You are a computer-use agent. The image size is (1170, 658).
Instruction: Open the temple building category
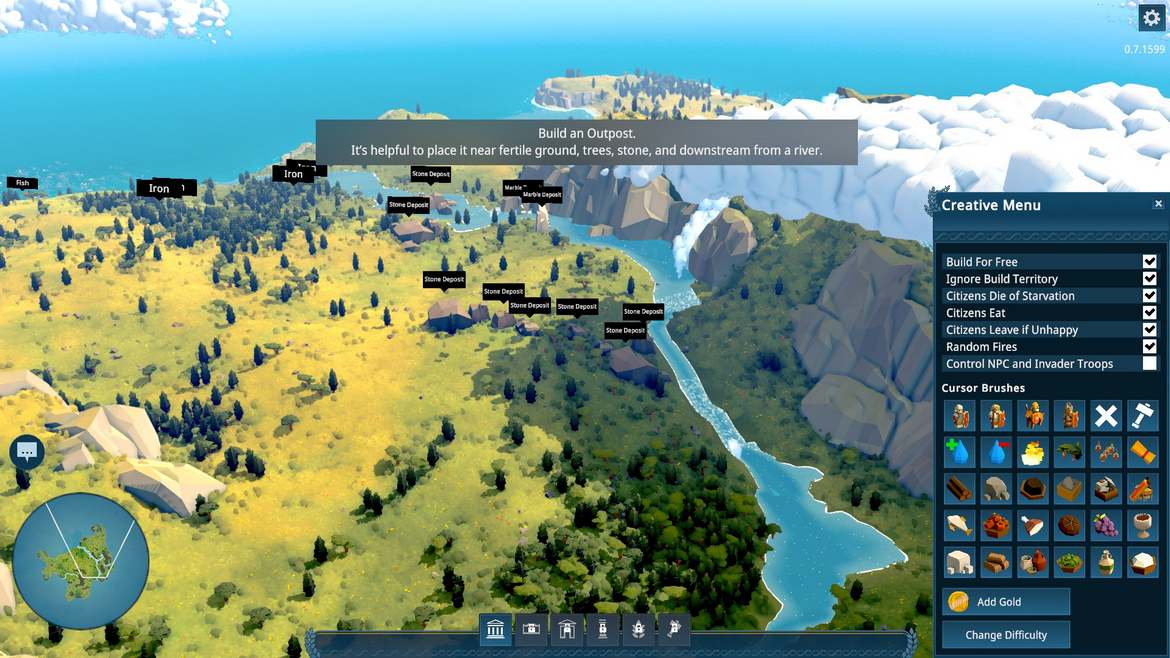click(x=495, y=629)
